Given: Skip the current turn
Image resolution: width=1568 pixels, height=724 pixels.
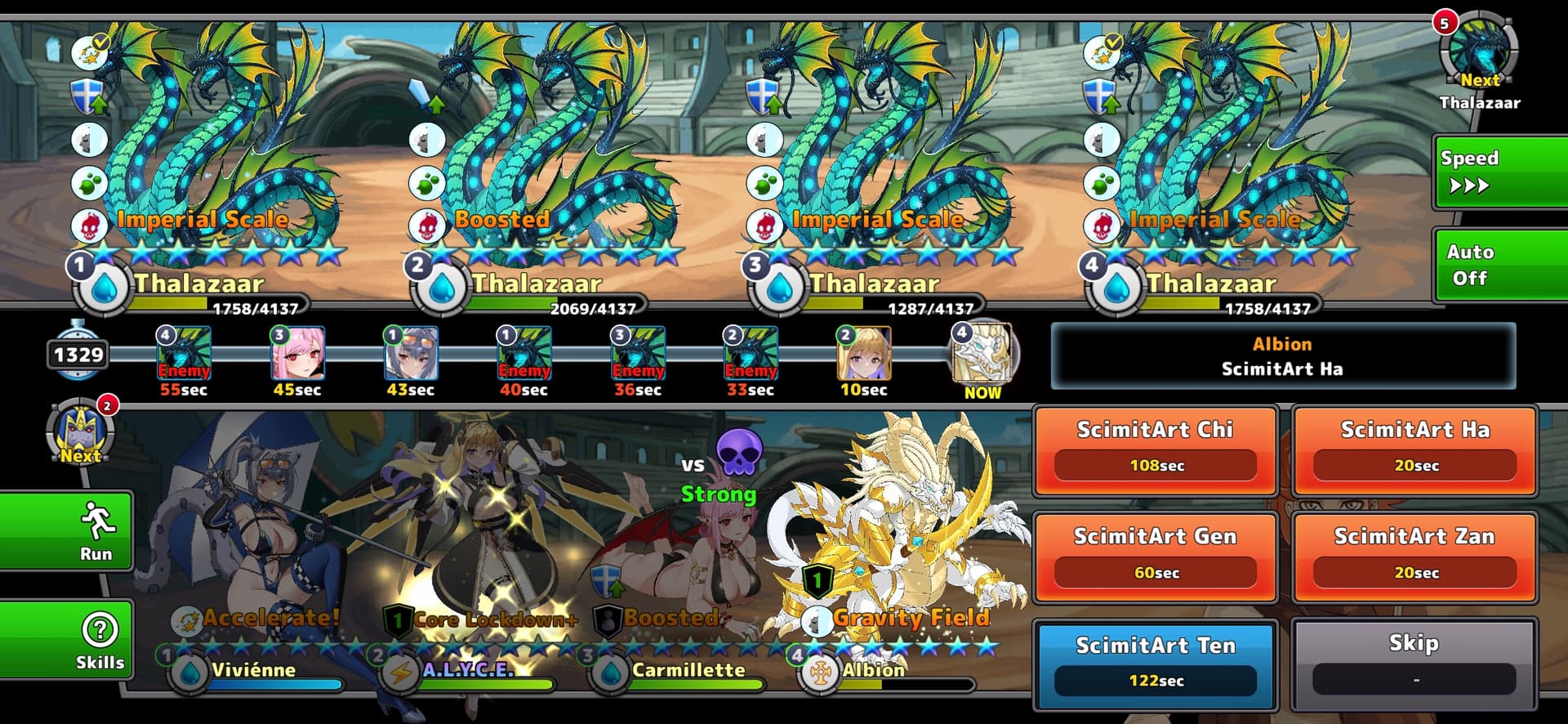Looking at the screenshot, I should (1414, 665).
